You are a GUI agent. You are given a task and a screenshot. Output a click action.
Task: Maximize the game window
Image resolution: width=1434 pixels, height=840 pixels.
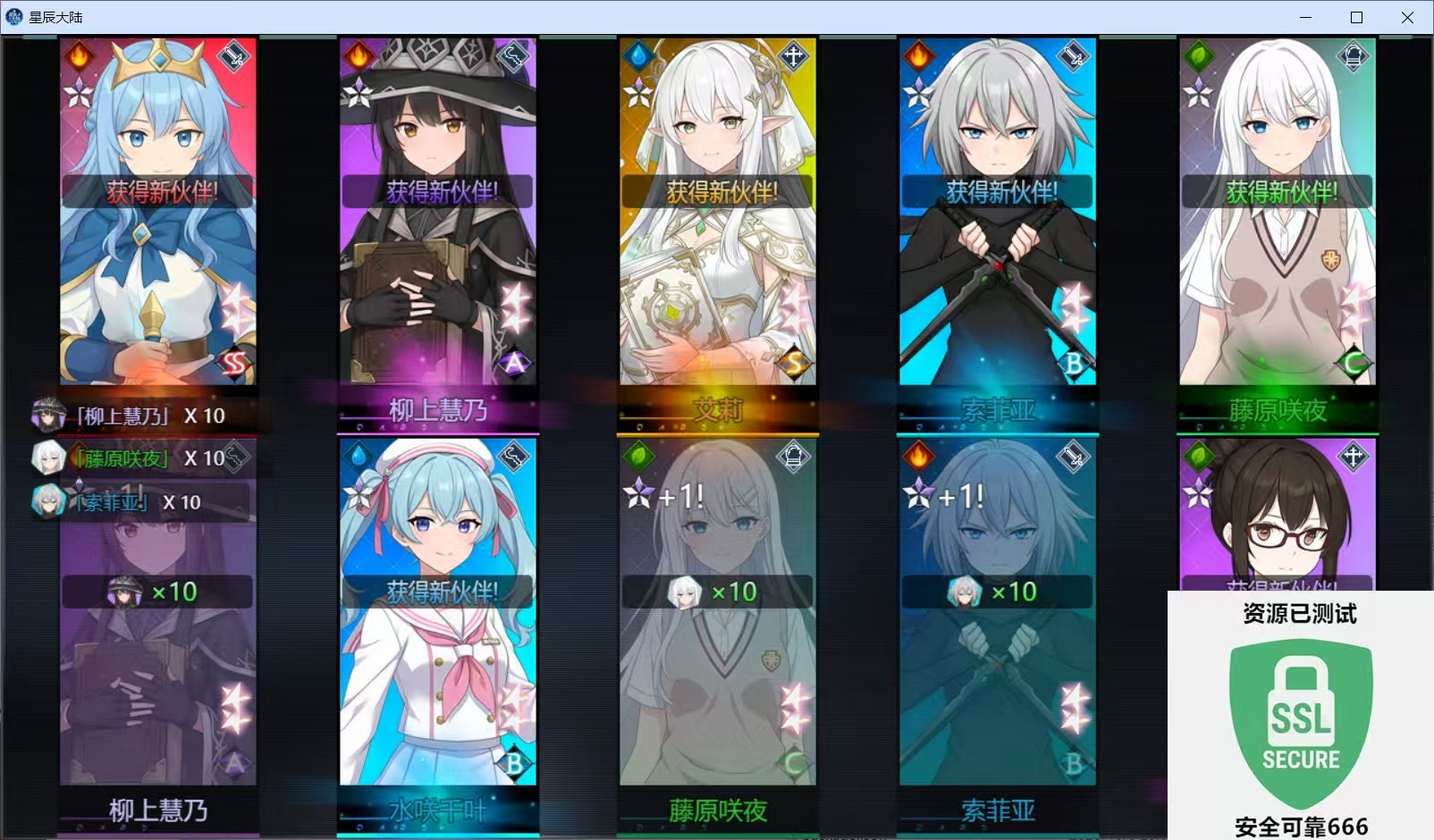coord(1356,17)
